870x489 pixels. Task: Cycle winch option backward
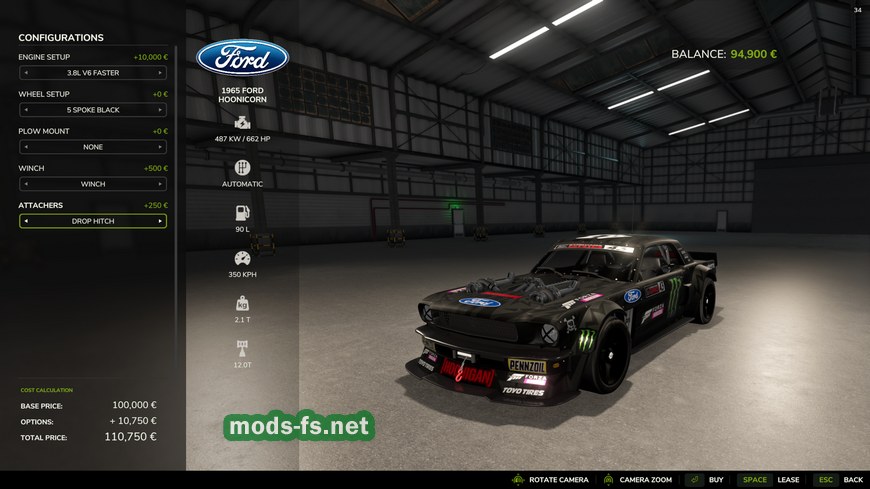tap(25, 184)
